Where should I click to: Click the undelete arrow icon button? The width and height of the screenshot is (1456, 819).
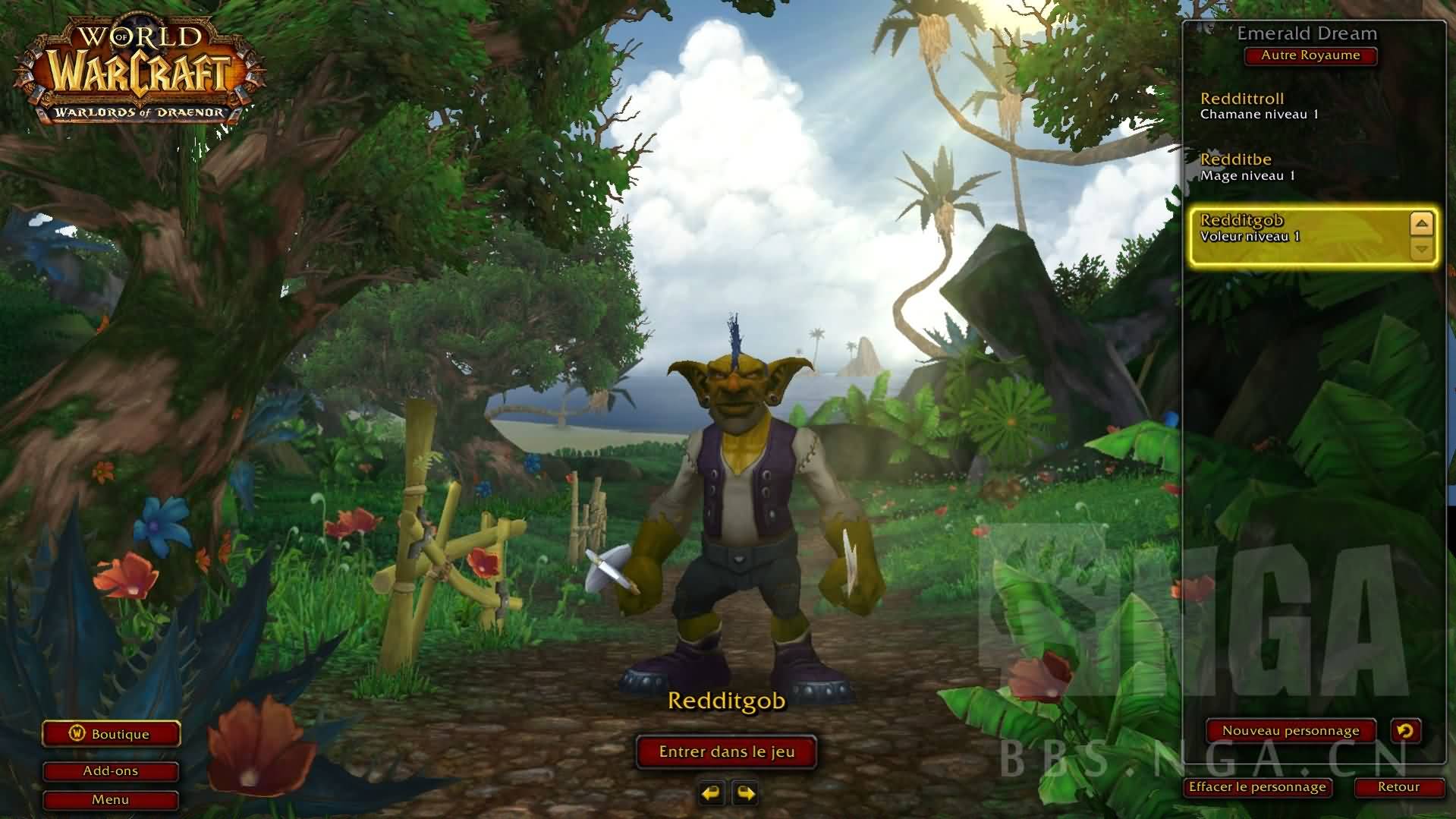tap(1405, 731)
